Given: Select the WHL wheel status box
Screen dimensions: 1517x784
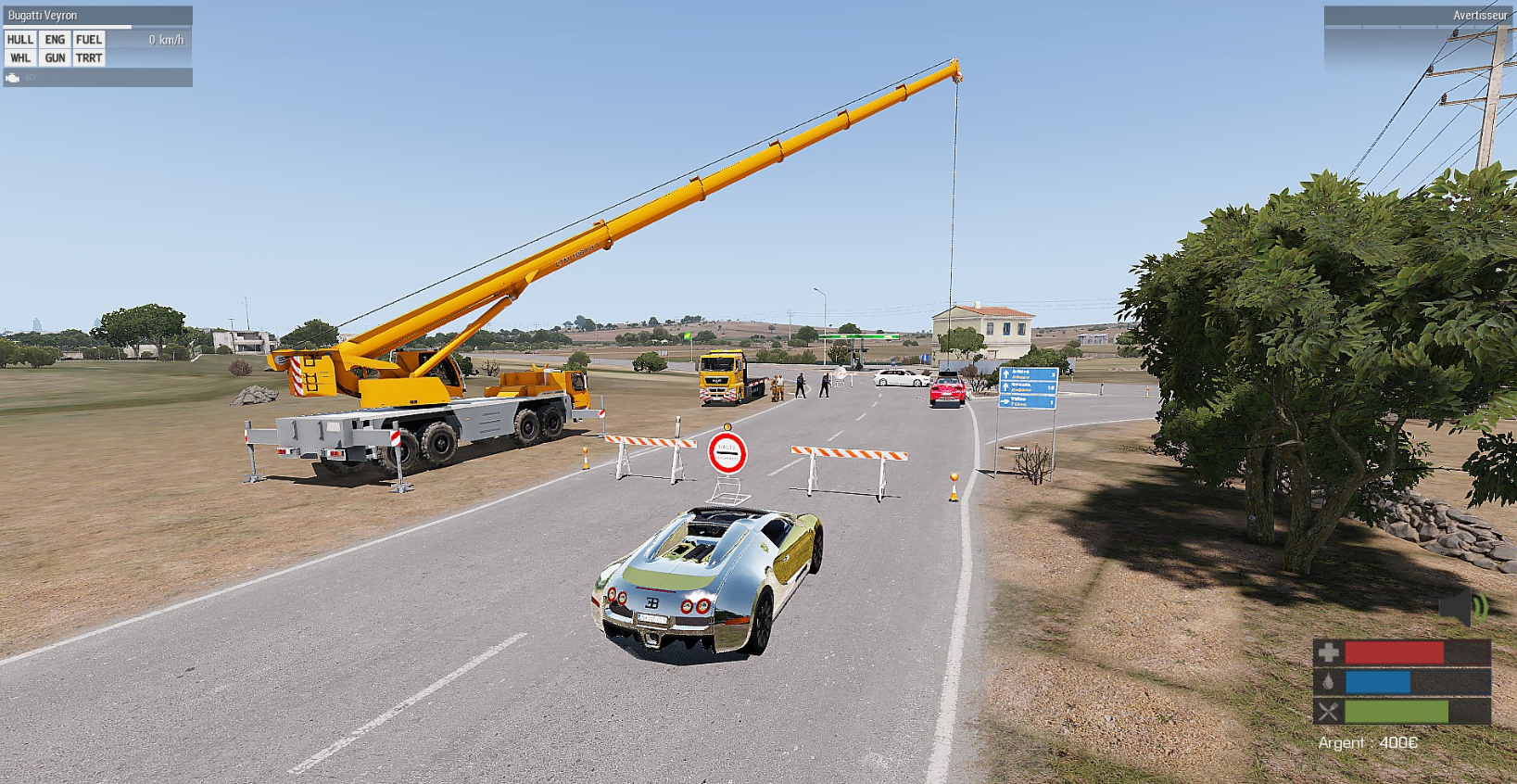Looking at the screenshot, I should (x=20, y=57).
